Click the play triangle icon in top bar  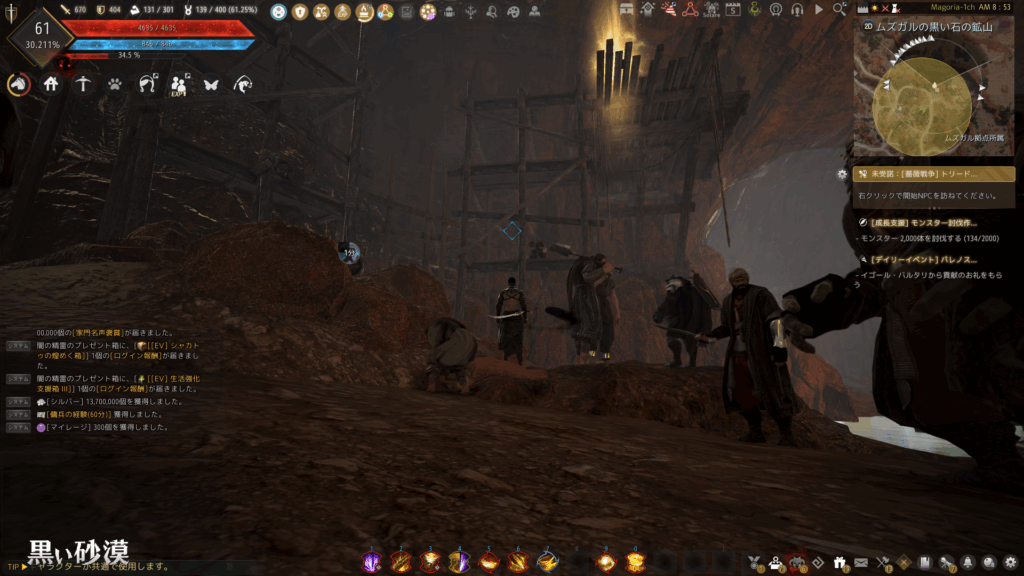[819, 10]
